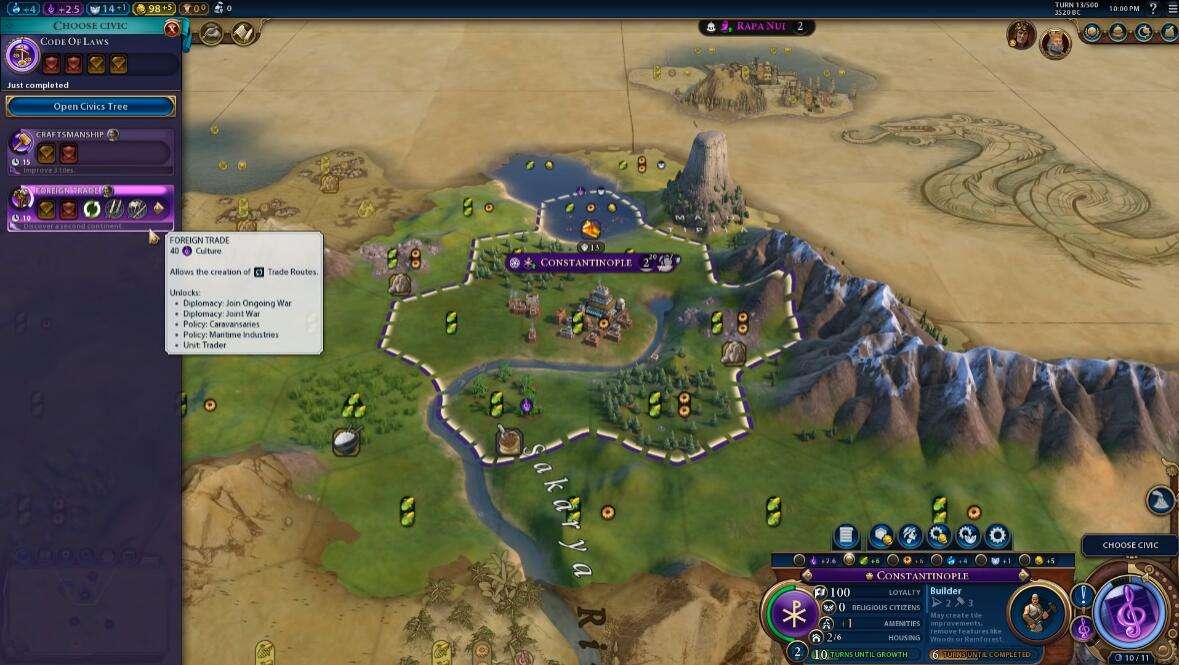The image size is (1179, 665).
Task: Select the crowned king leader portrait
Action: [x=1054, y=42]
